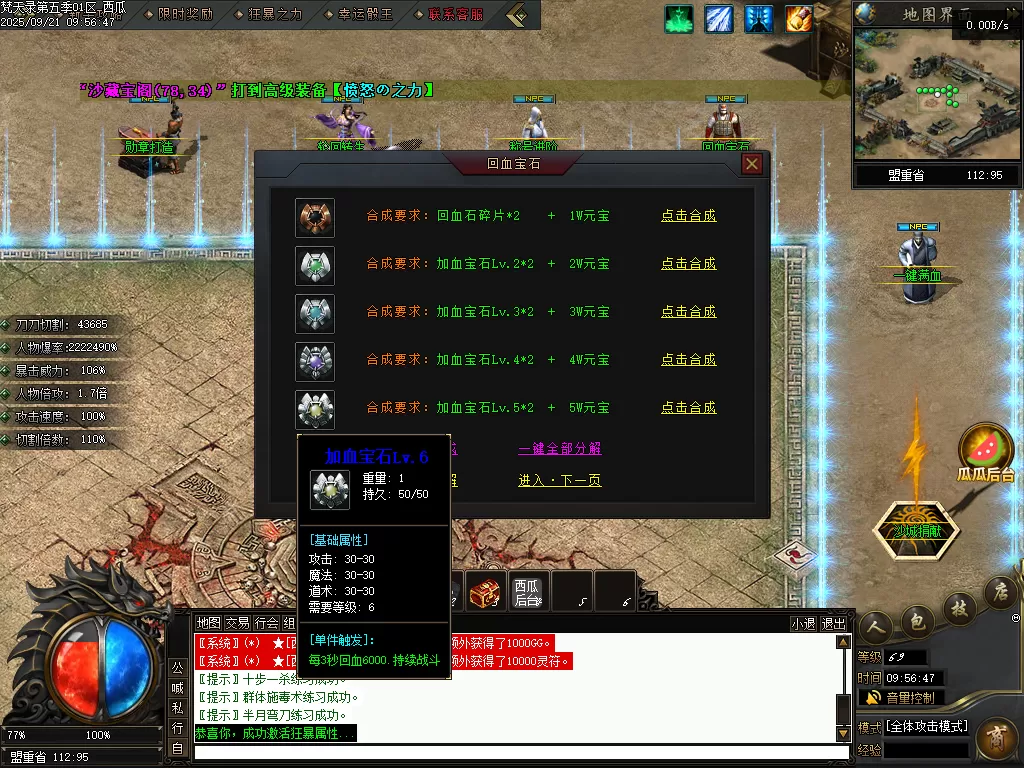Choose 一键全部分解 option

(x=559, y=449)
